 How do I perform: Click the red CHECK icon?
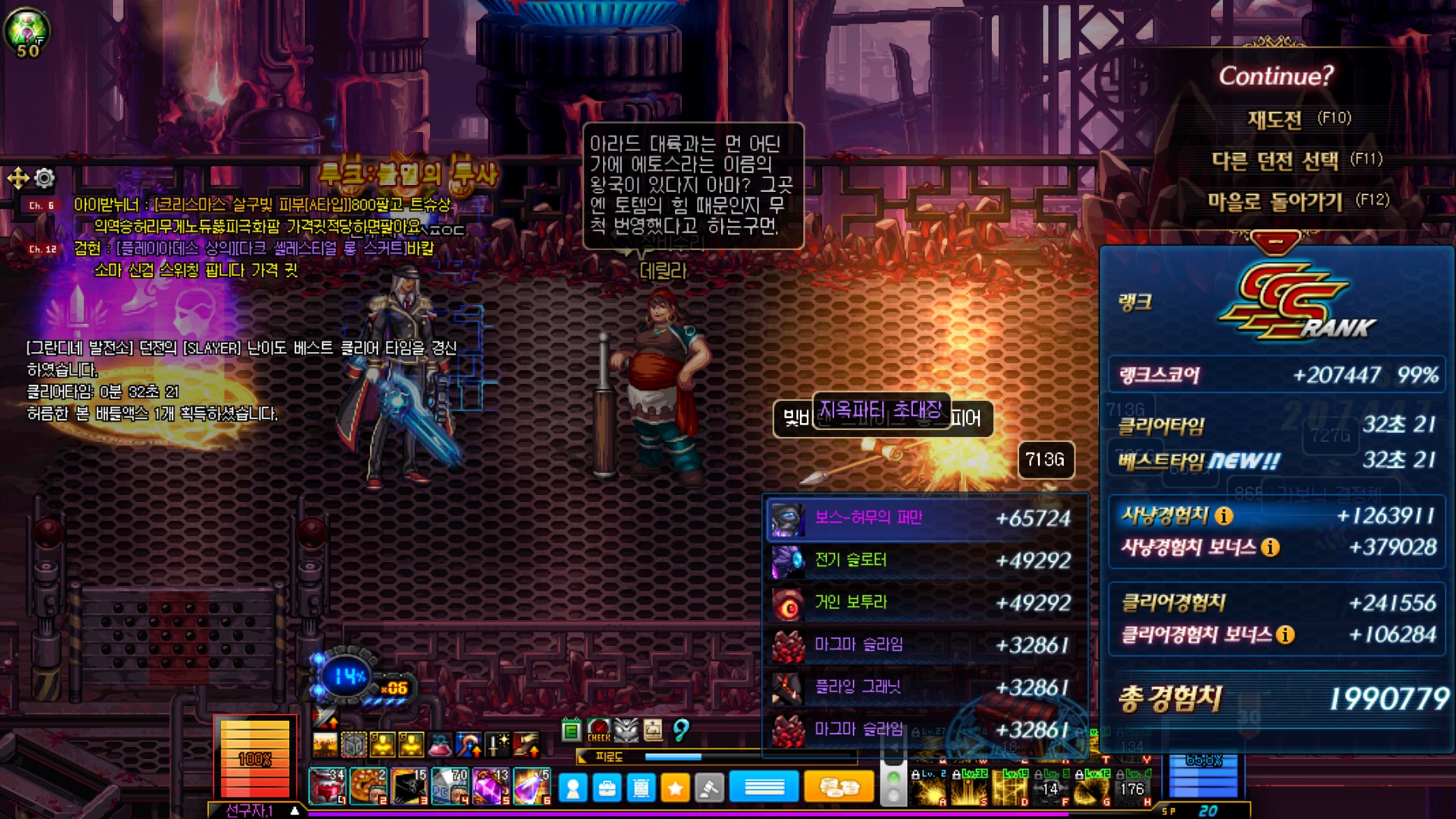coord(598,730)
